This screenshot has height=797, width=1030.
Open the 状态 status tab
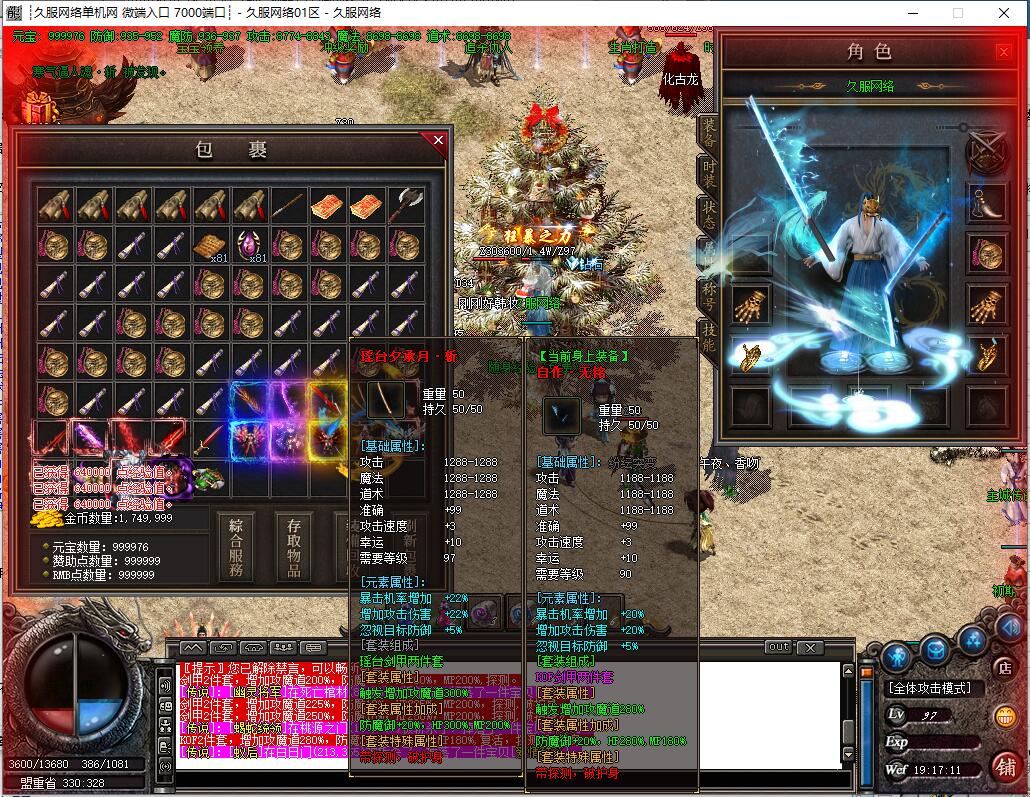pos(709,212)
